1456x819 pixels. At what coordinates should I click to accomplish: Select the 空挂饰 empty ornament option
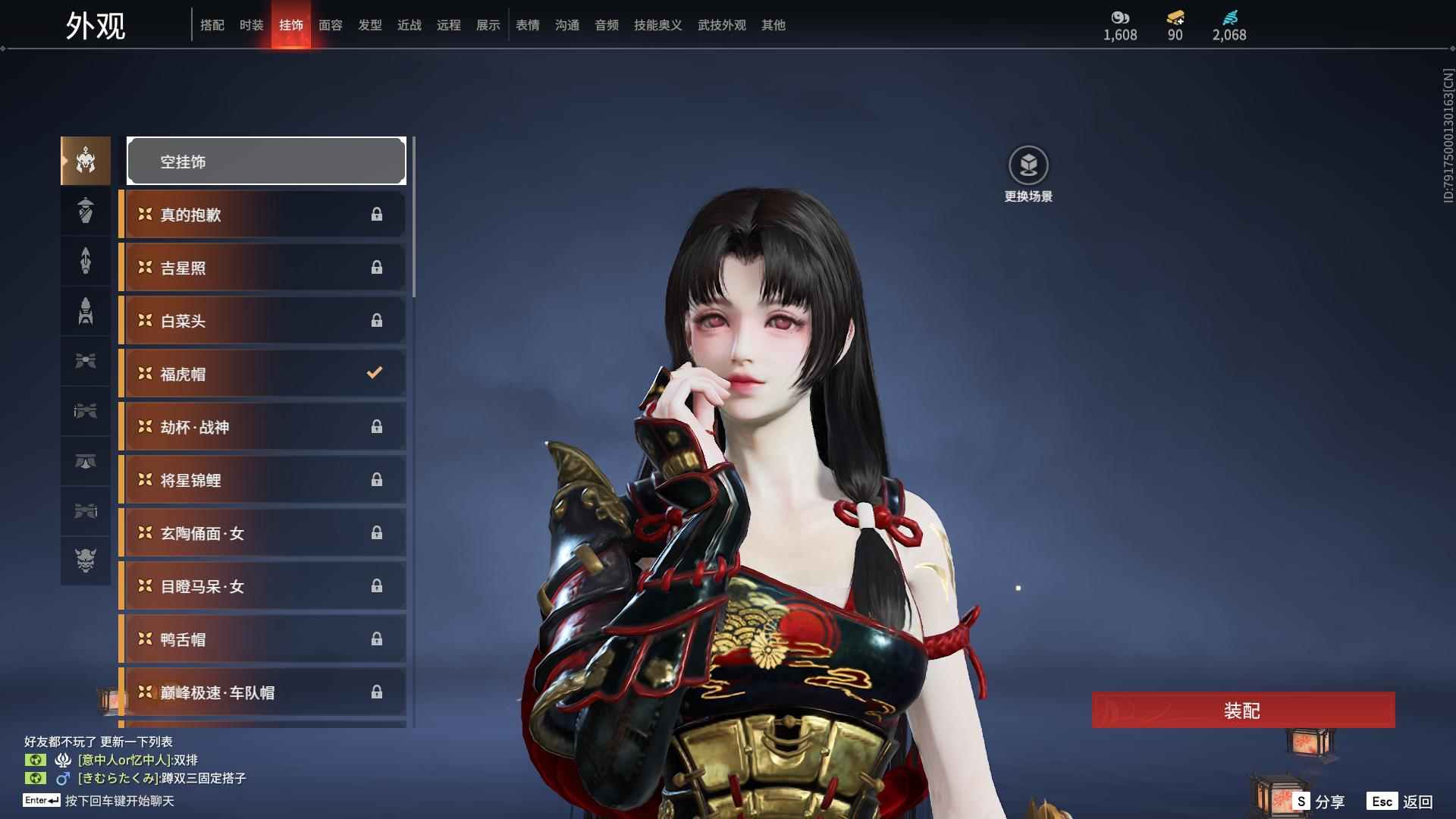tap(265, 161)
